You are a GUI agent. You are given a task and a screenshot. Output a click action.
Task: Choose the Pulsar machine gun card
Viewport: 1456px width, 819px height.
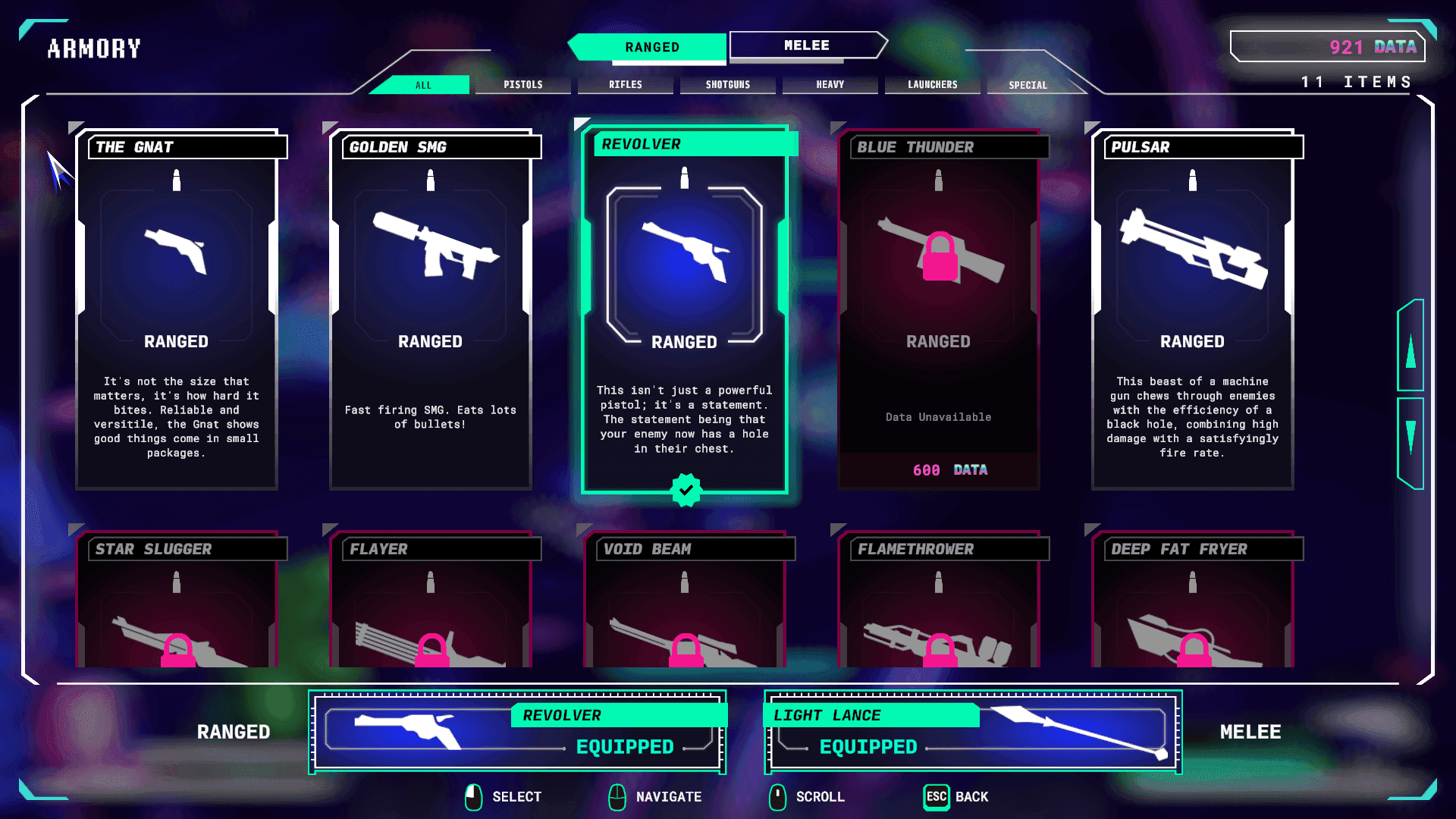[1193, 311]
